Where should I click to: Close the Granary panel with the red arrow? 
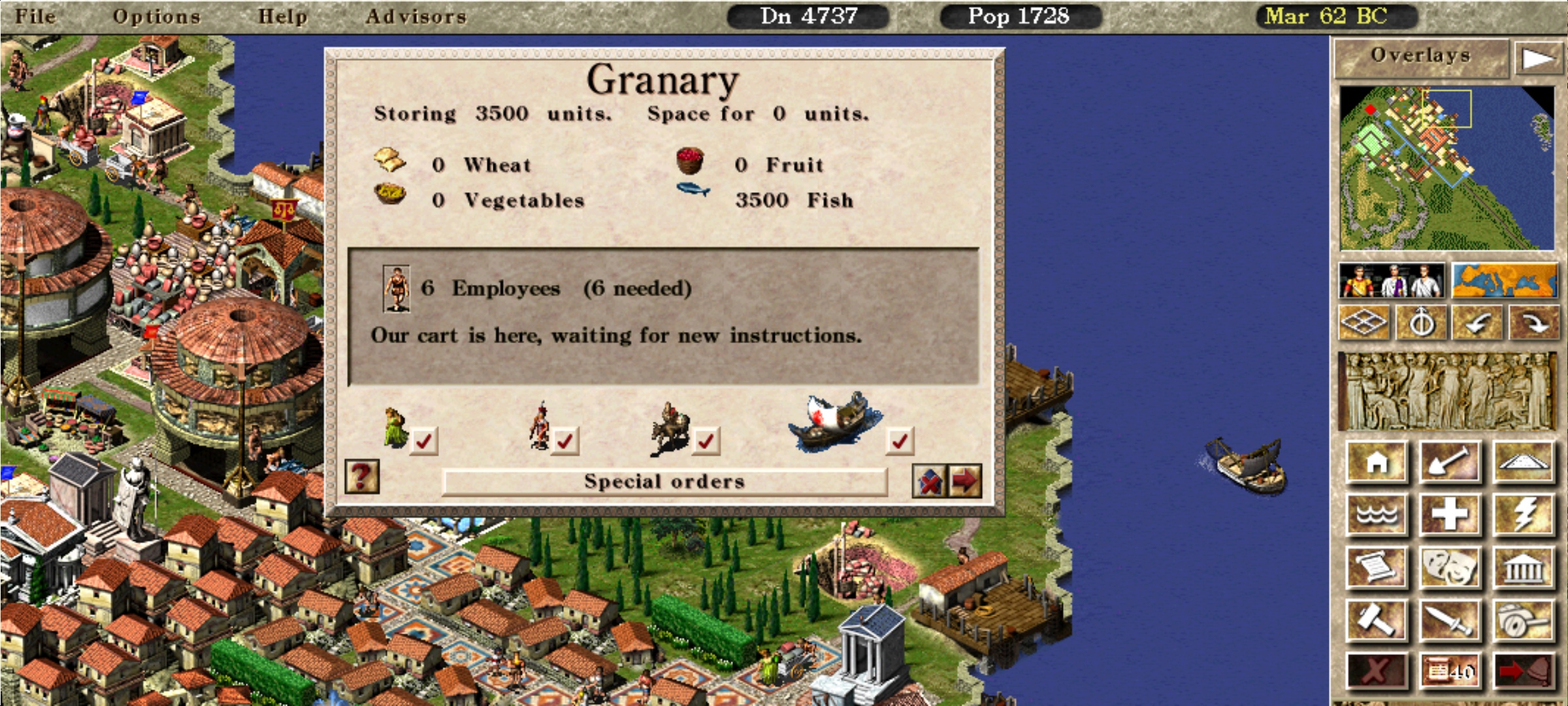point(965,482)
